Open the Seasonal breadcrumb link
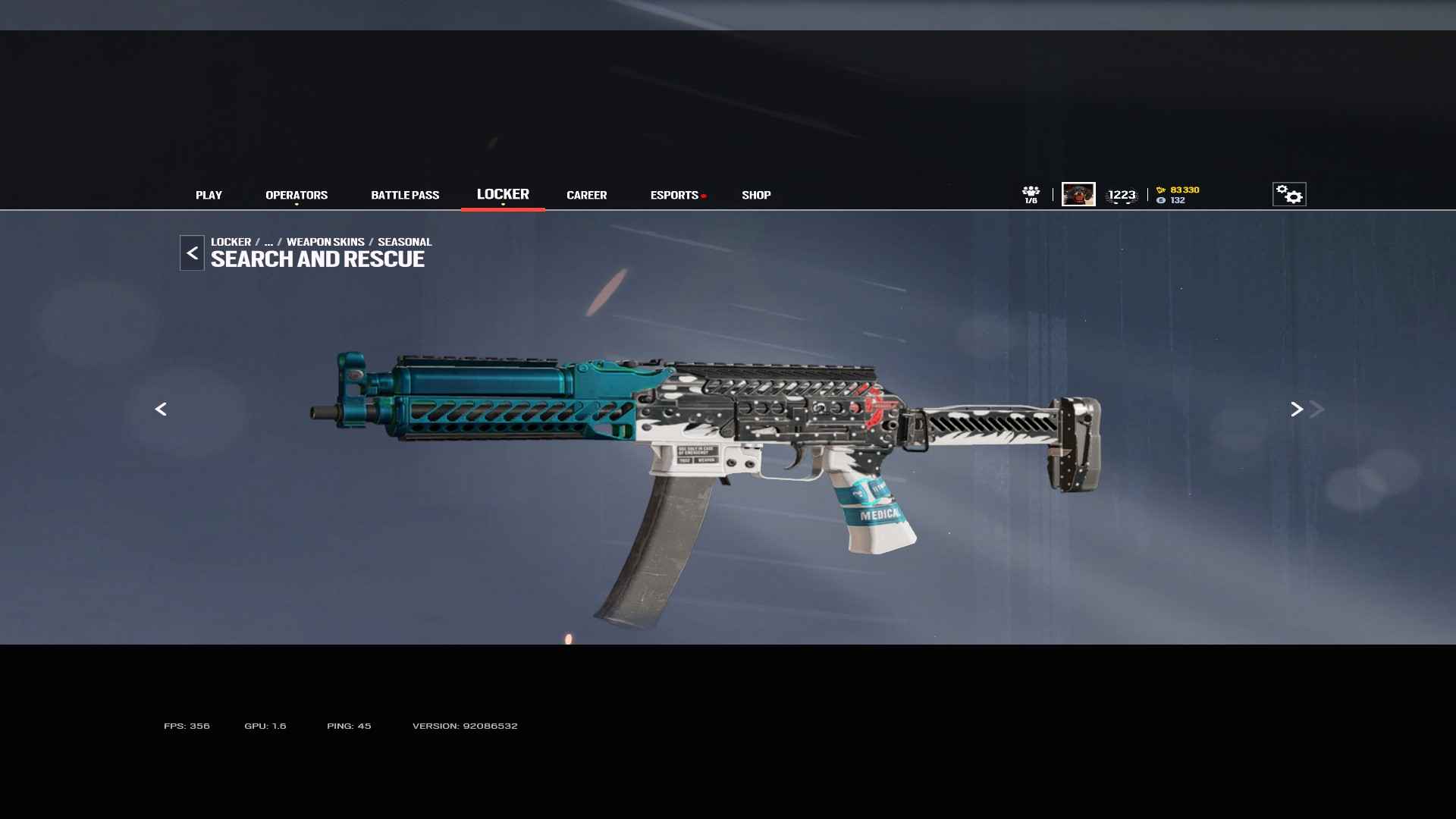Viewport: 1456px width, 819px height. coord(404,242)
